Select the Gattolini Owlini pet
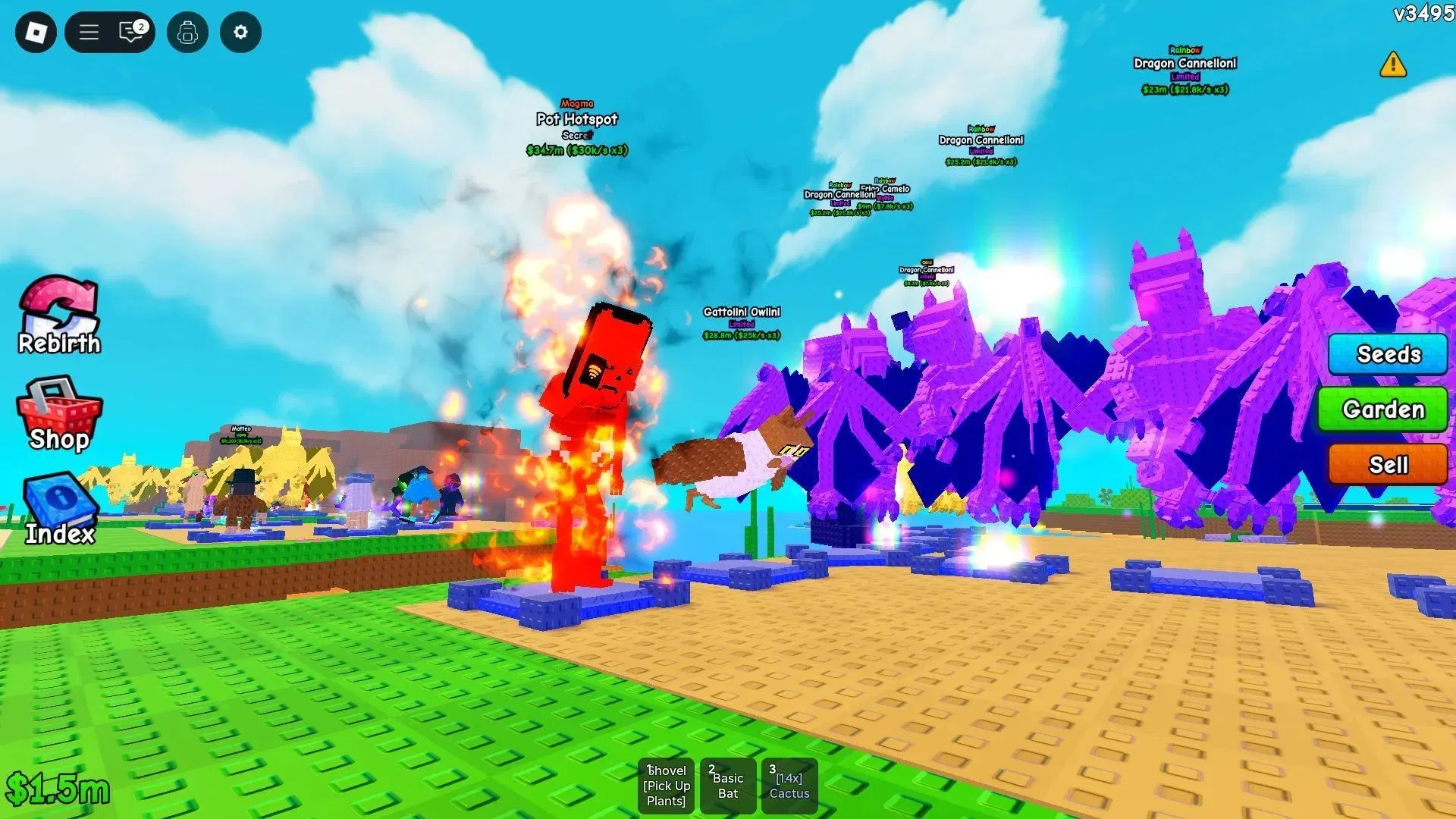 [x=741, y=312]
